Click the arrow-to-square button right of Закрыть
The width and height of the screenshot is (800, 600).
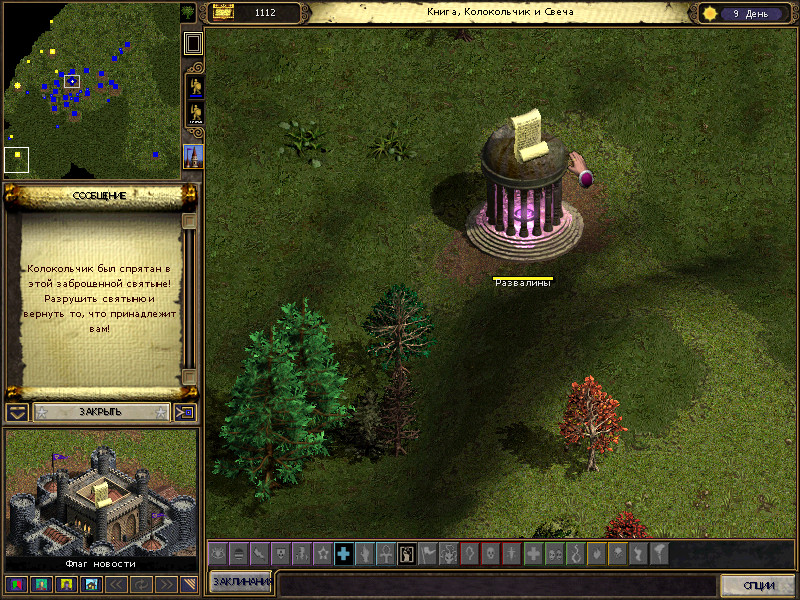[186, 412]
